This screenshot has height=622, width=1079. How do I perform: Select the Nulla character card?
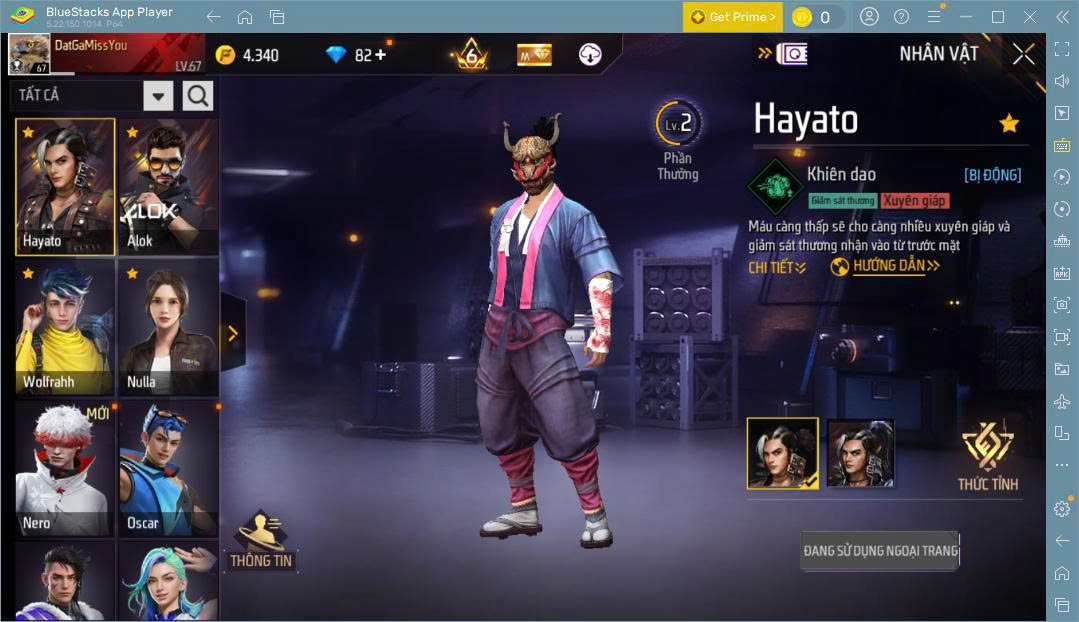click(167, 327)
